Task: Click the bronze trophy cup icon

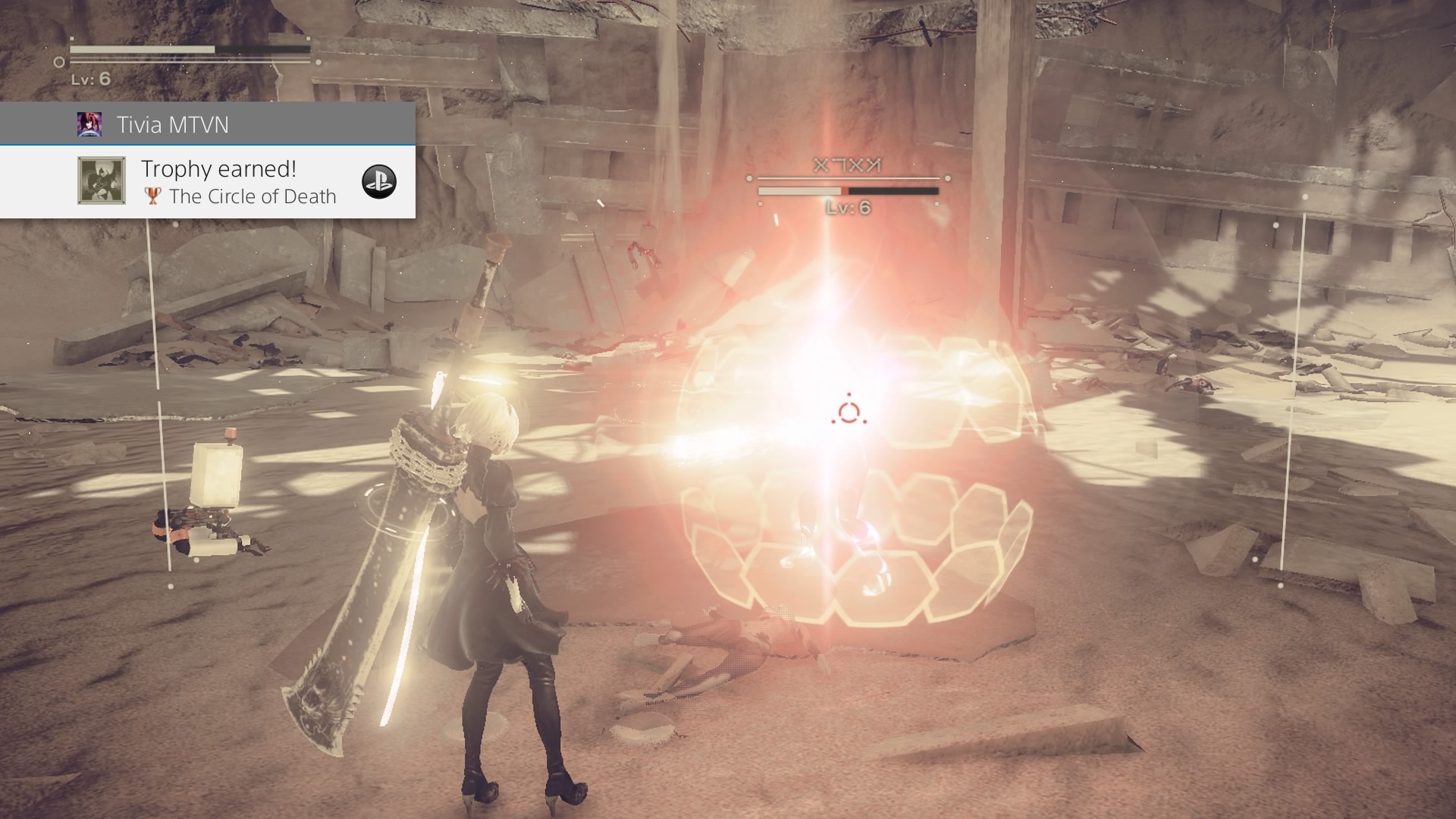Action: pos(153,196)
